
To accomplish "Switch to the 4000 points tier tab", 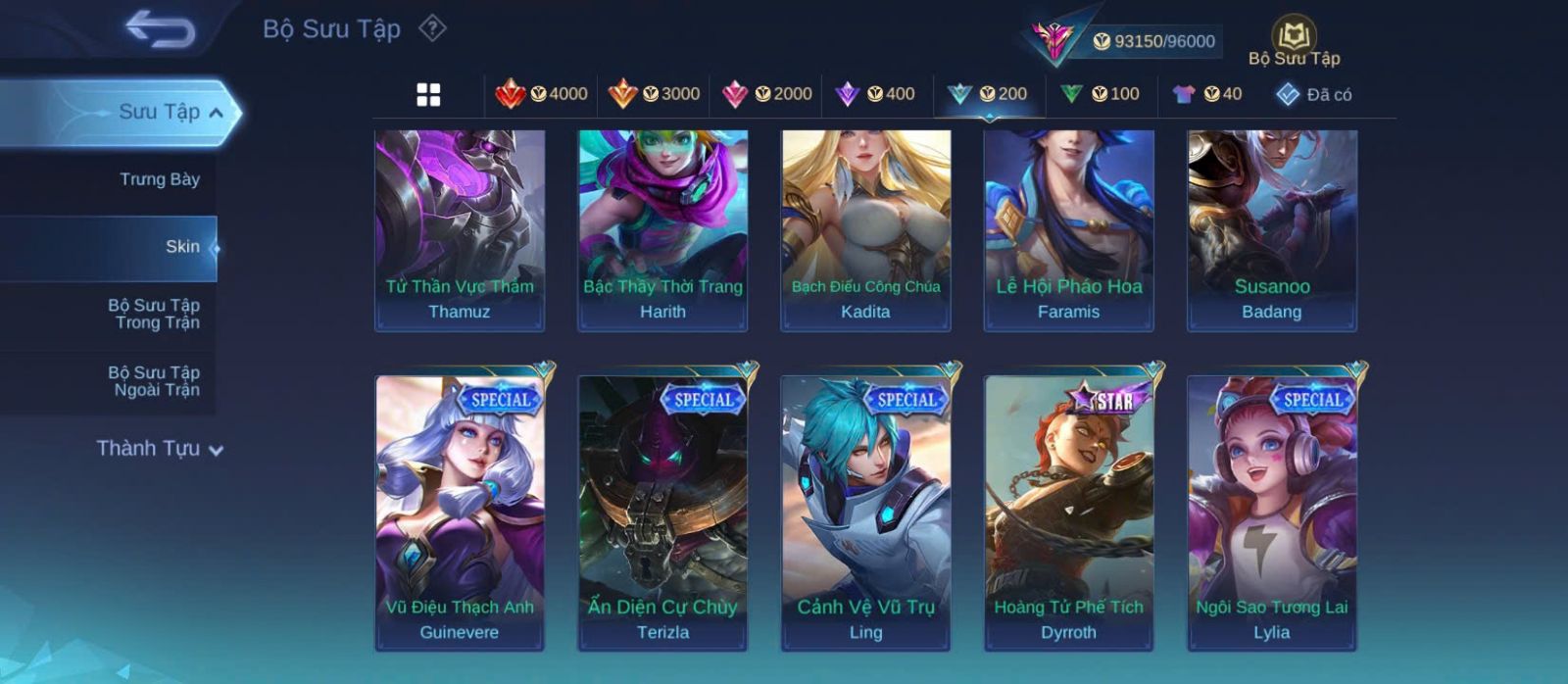I will click(x=542, y=94).
